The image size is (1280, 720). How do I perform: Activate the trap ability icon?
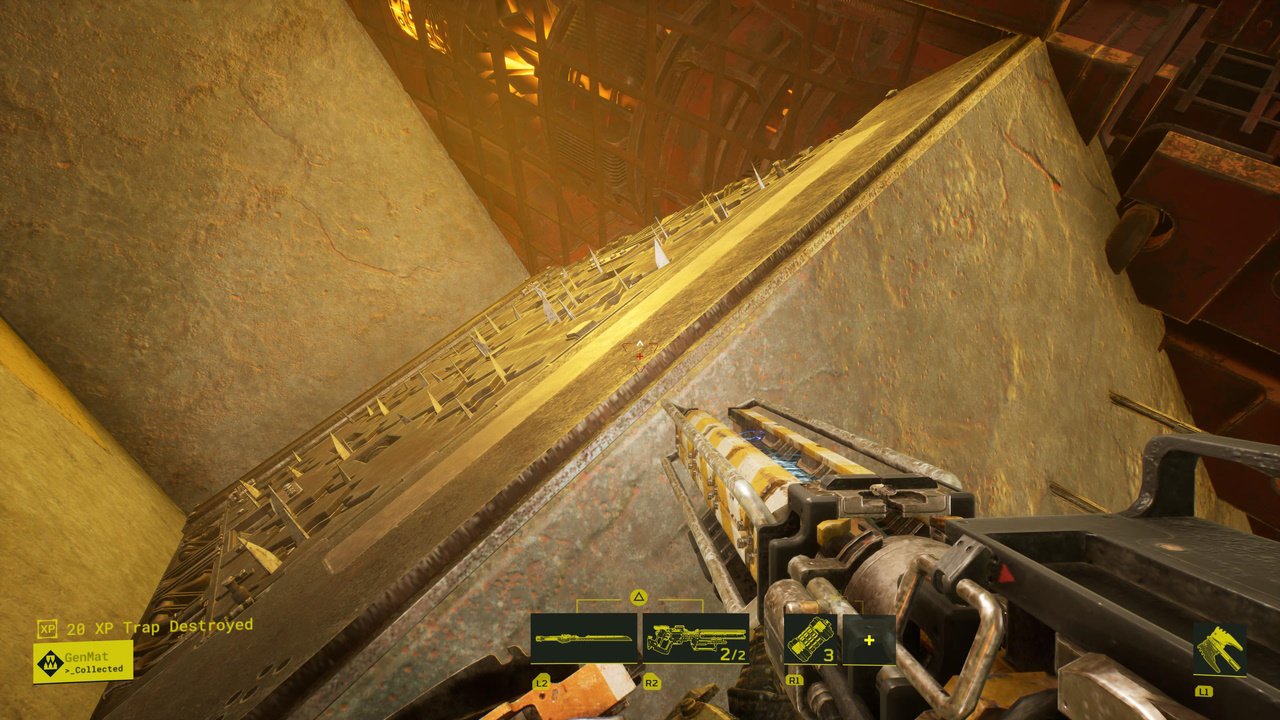pyautogui.click(x=1219, y=649)
